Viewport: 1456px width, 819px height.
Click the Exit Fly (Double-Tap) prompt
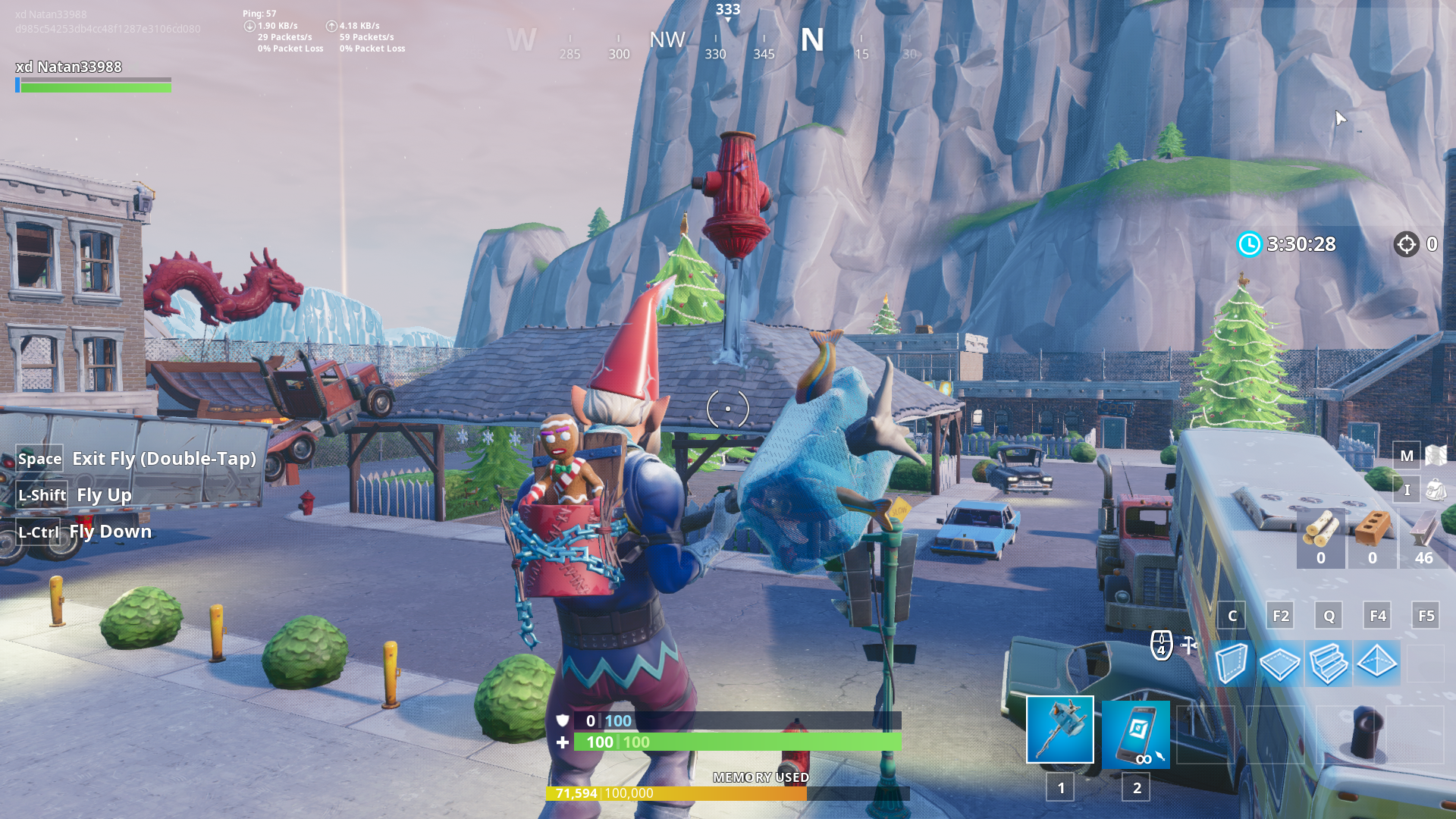point(136,459)
